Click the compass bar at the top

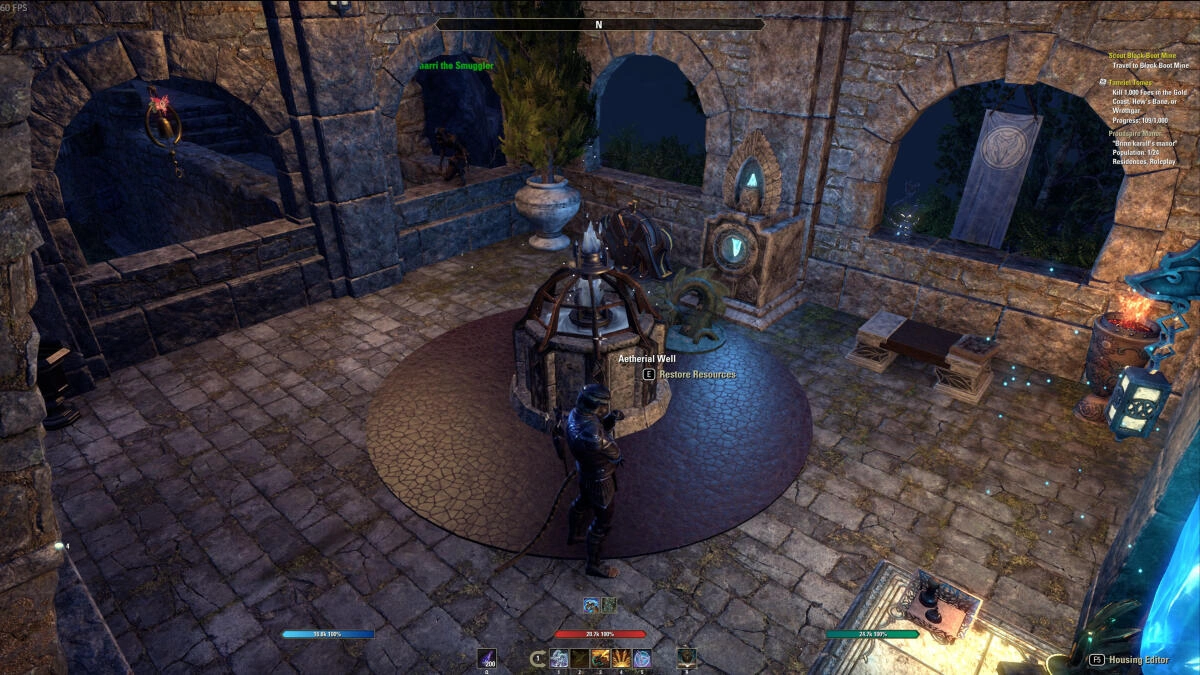pos(600,24)
